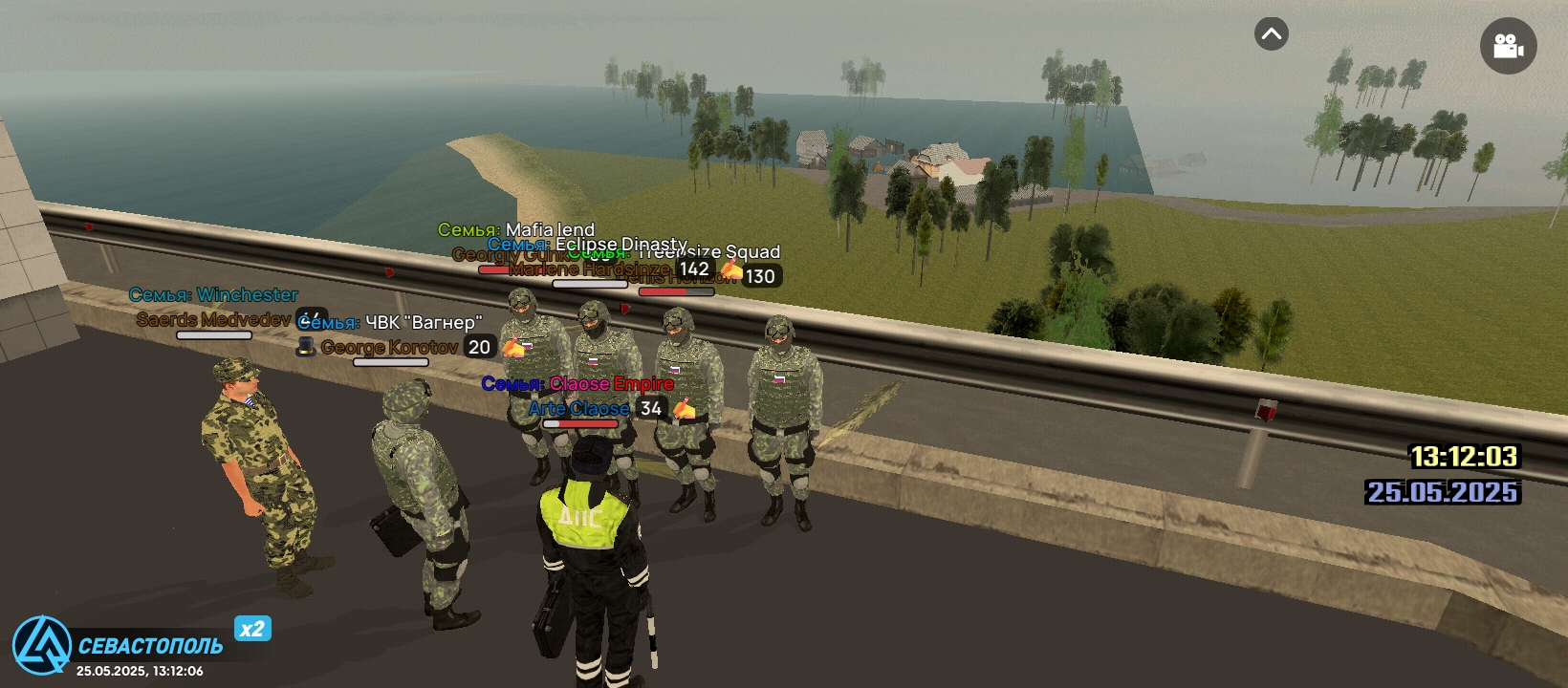Click the date 25.05.2025 below the clock
This screenshot has width=1568, height=688.
coord(1443,493)
